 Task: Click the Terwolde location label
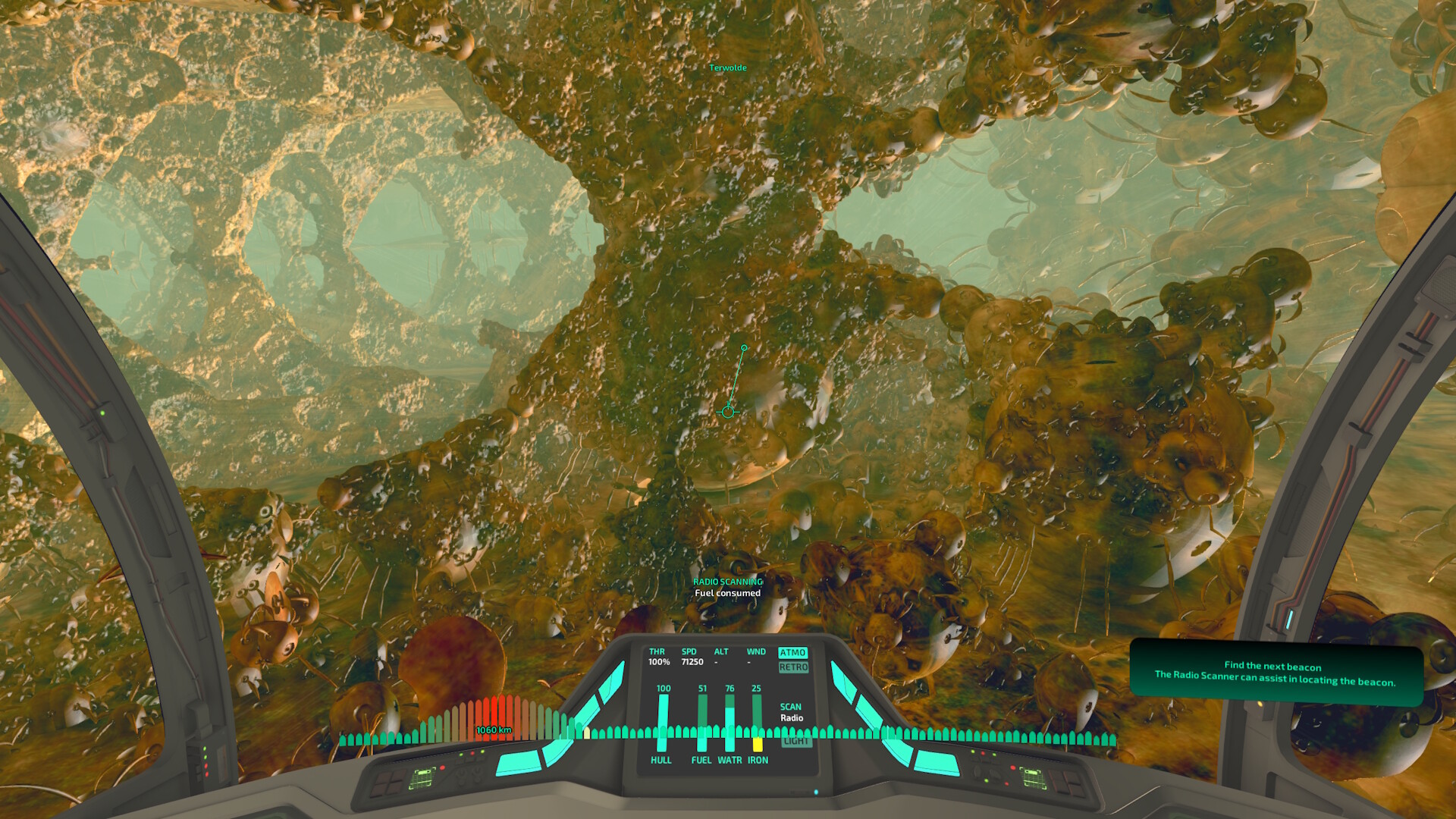click(727, 67)
